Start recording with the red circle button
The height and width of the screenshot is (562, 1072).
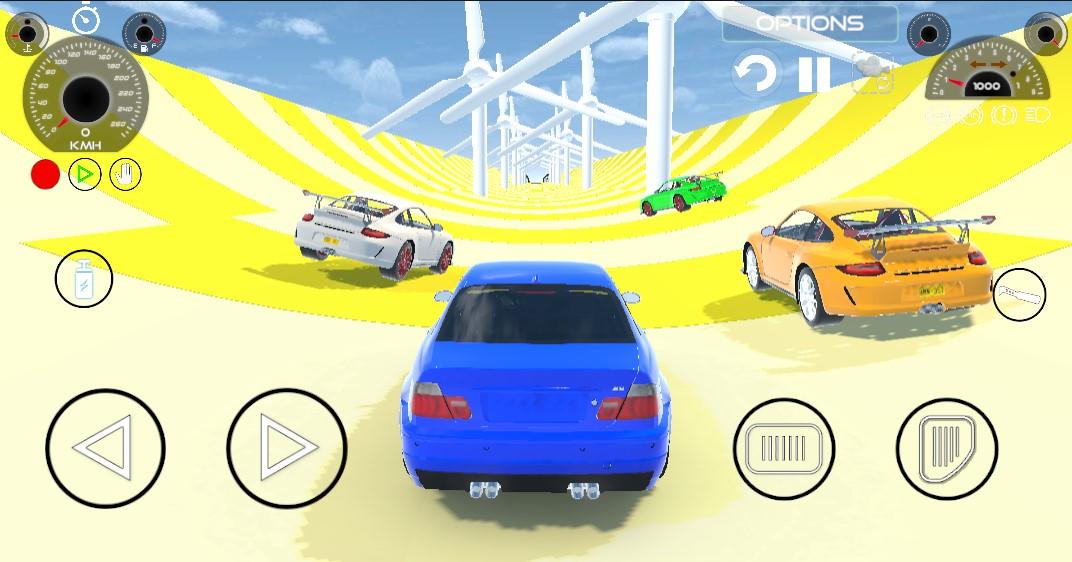pos(45,175)
